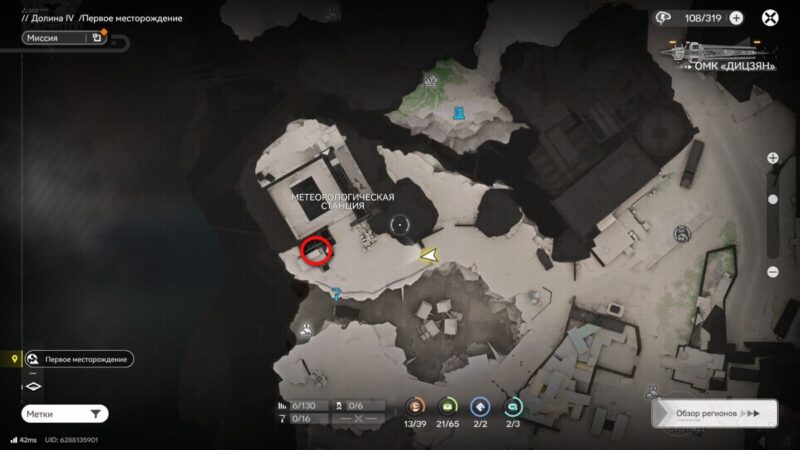Screen dimensions: 800x450
Task: Zoom in the map with plus
Action: tap(772, 158)
